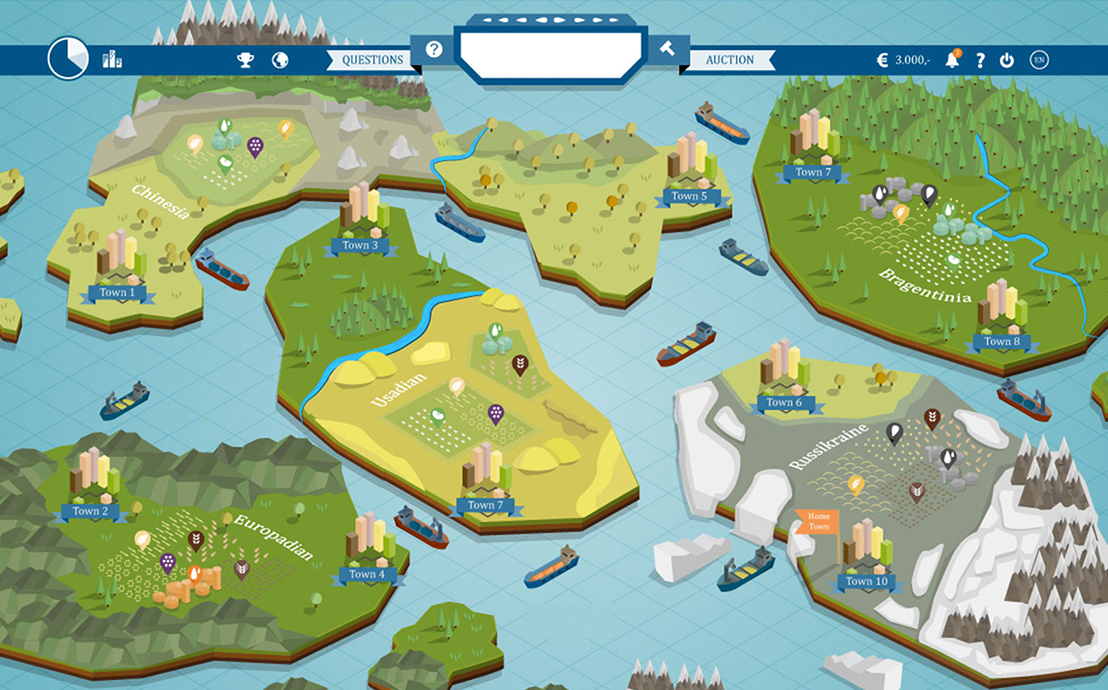
Task: Open help with the question mark icon
Action: pyautogui.click(x=980, y=60)
